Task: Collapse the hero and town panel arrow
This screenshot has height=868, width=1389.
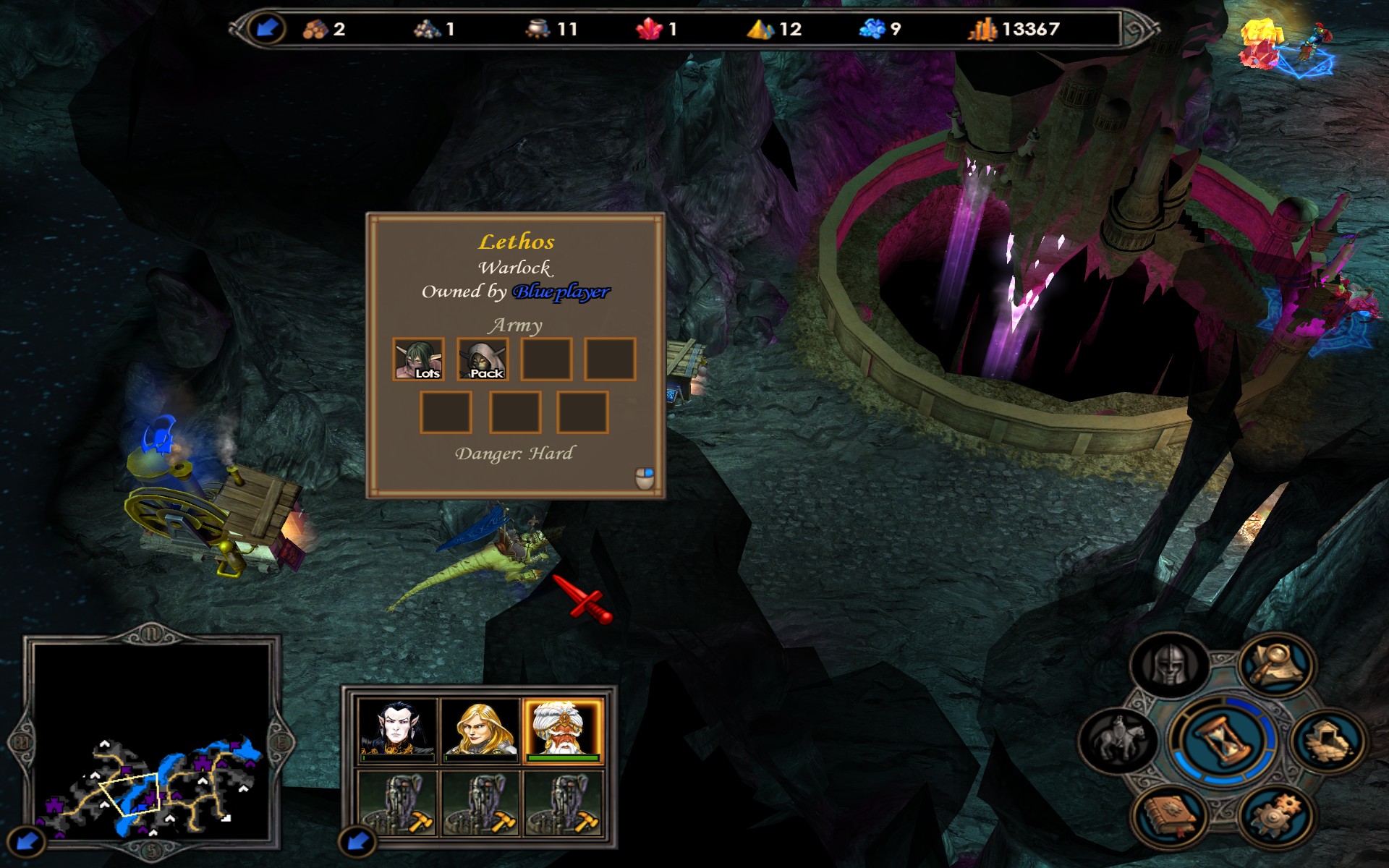Action: click(357, 841)
